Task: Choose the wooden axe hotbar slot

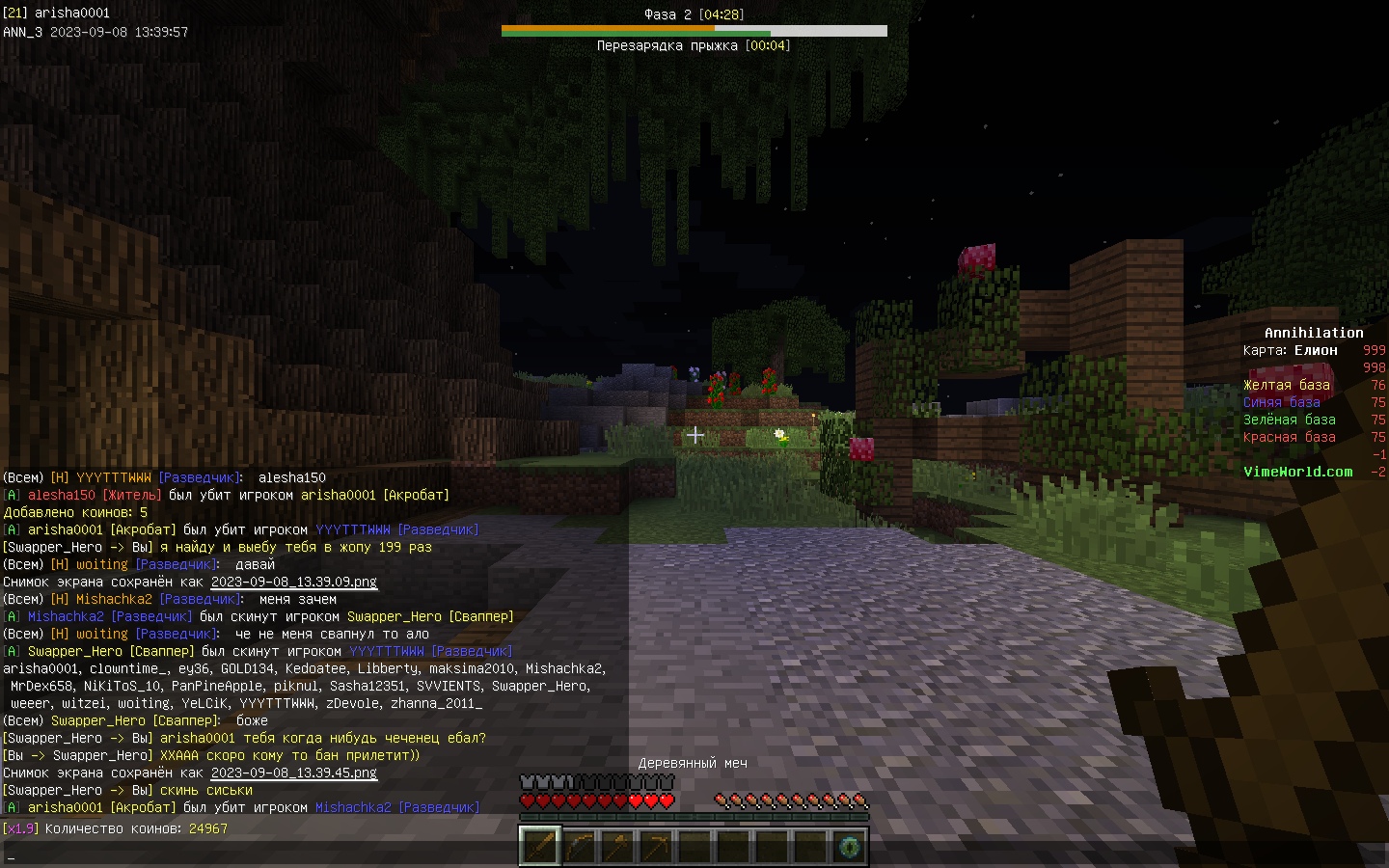Action: coord(617,847)
